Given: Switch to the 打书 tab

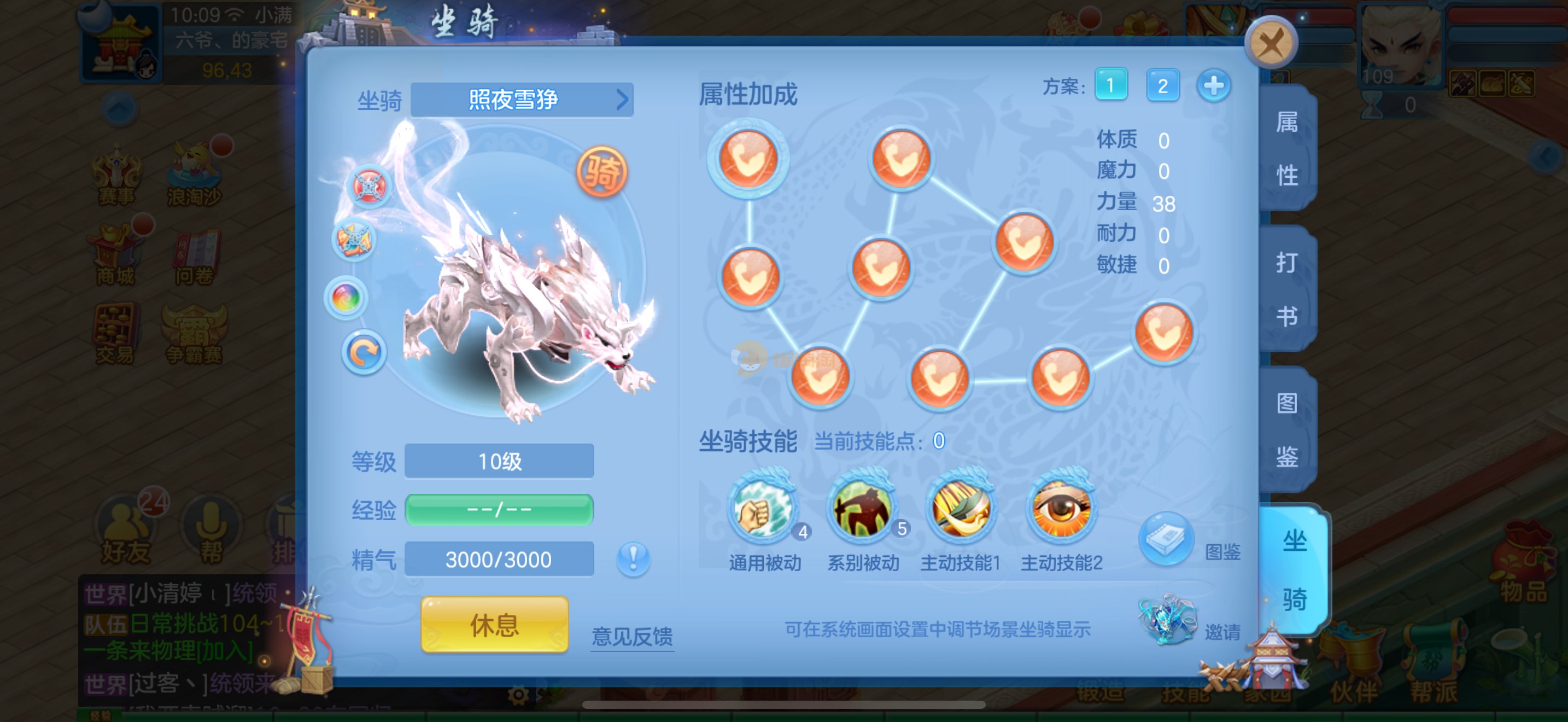Looking at the screenshot, I should (x=1287, y=289).
